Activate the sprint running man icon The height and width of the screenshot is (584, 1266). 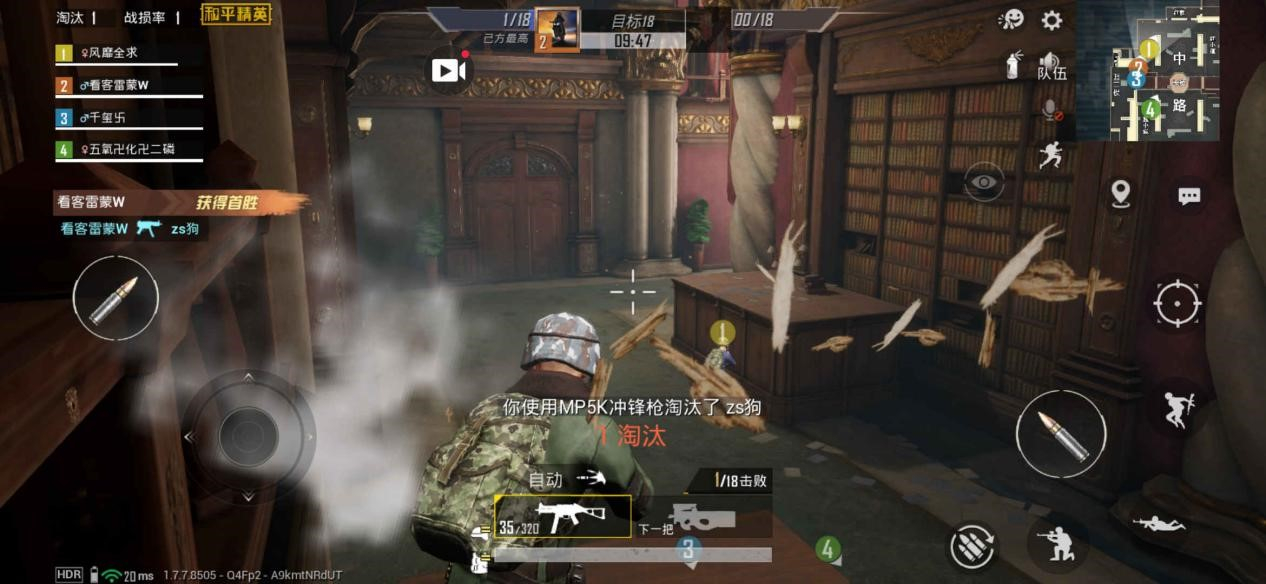(1049, 155)
